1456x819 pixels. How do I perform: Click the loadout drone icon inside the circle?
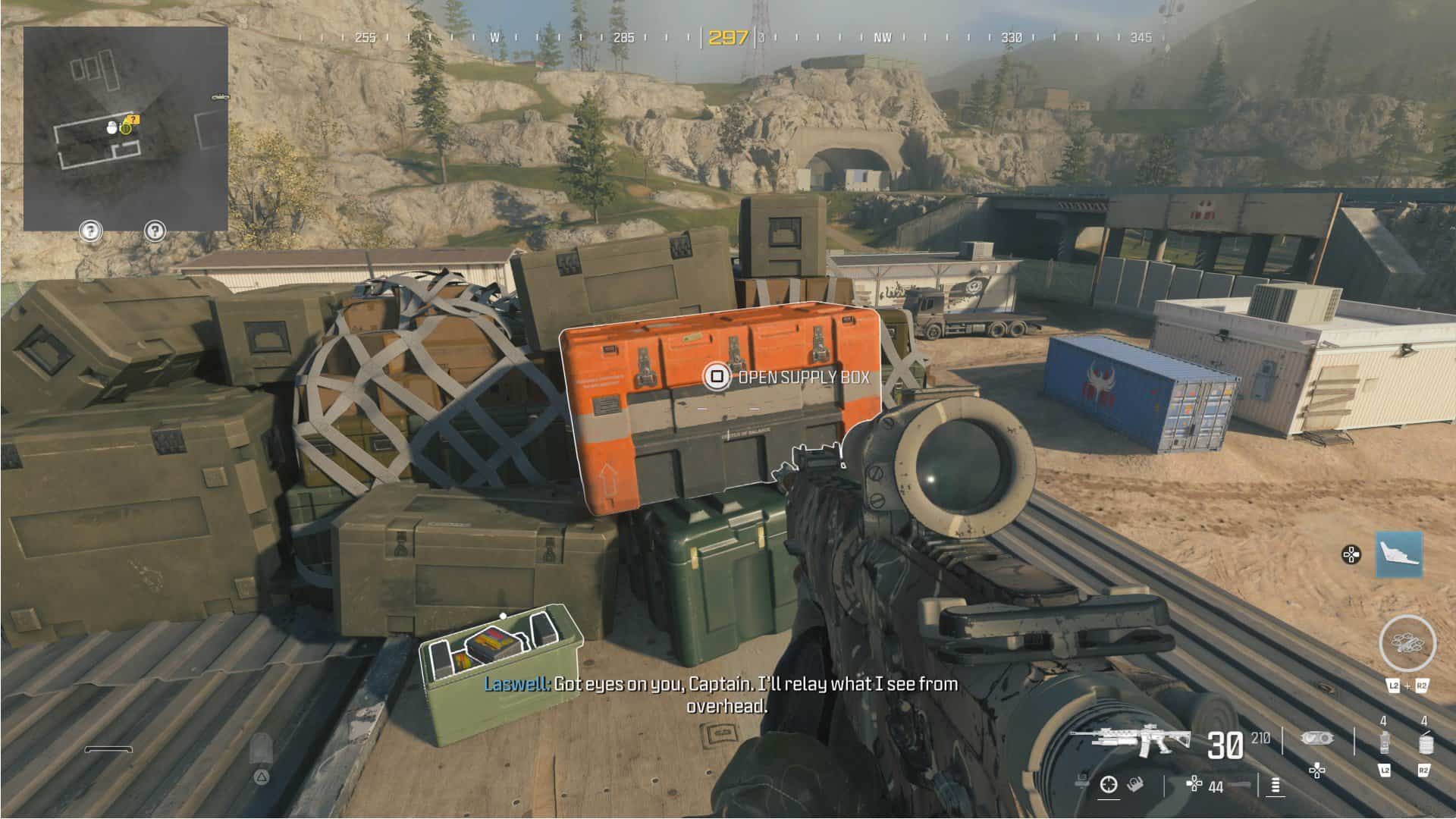point(1407,643)
